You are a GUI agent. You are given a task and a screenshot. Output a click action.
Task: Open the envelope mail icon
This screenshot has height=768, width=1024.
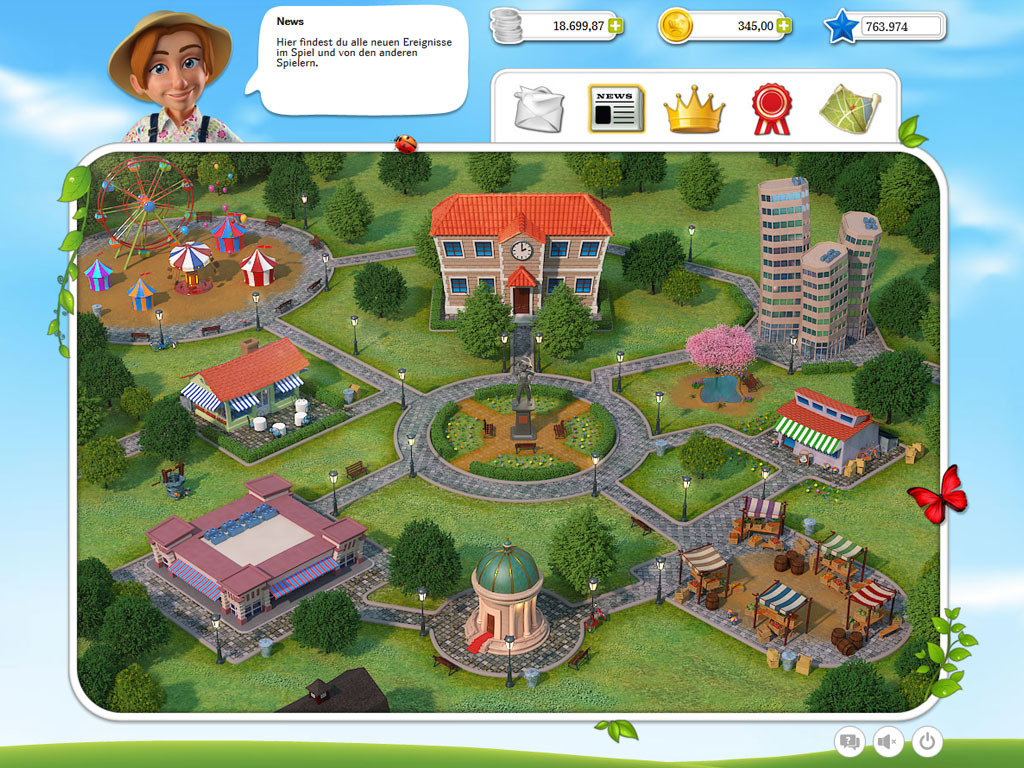pos(539,109)
